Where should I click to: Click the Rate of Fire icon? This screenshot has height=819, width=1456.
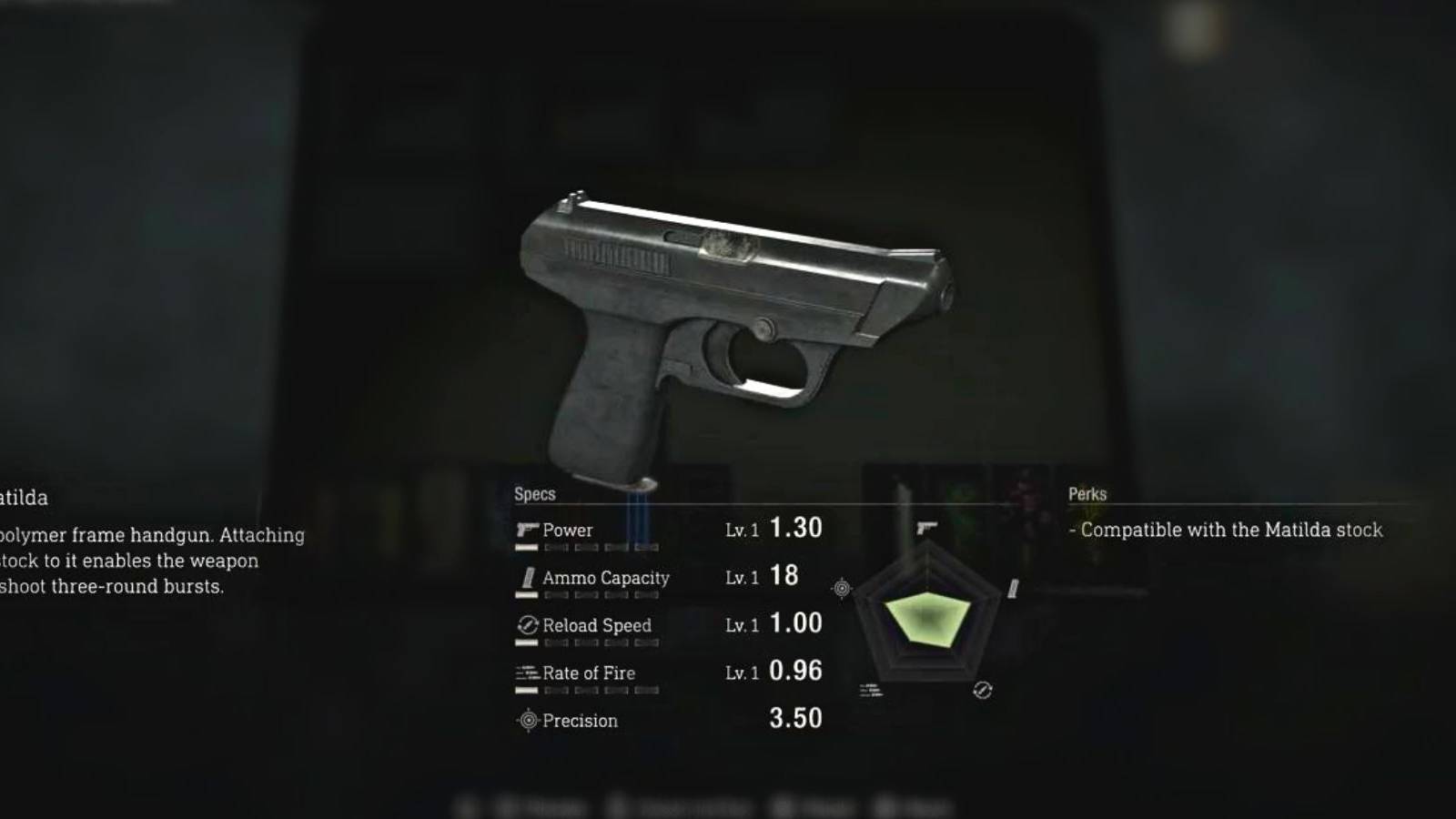click(x=526, y=672)
